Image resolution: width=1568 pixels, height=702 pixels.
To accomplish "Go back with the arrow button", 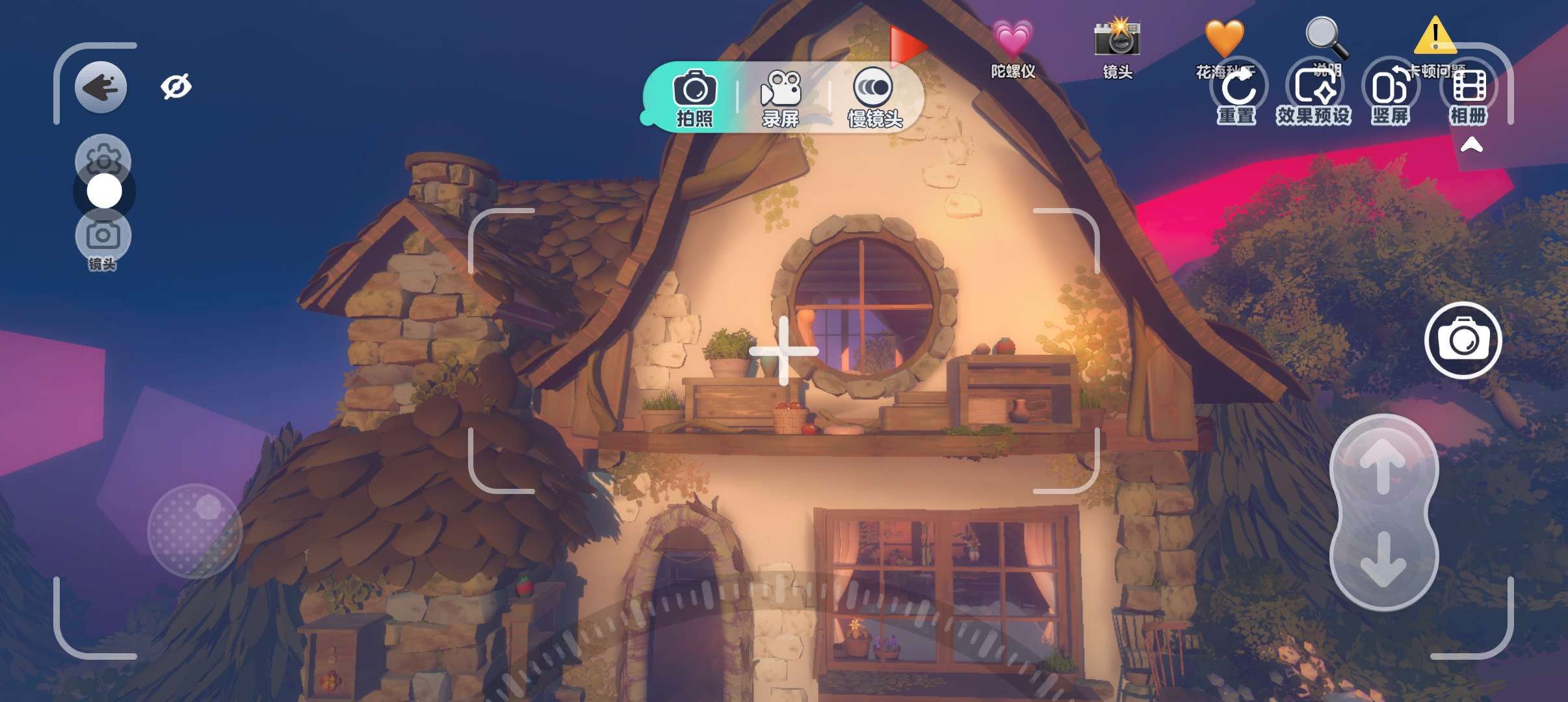I will click(x=101, y=87).
